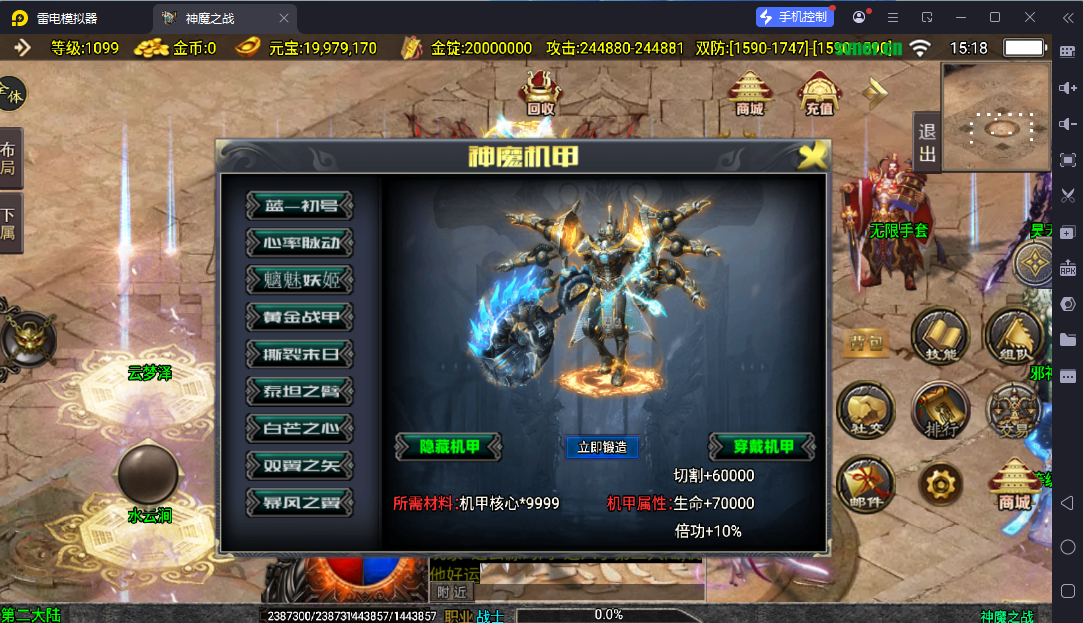Choose the 心率脉动 mecha entry

pos(300,243)
